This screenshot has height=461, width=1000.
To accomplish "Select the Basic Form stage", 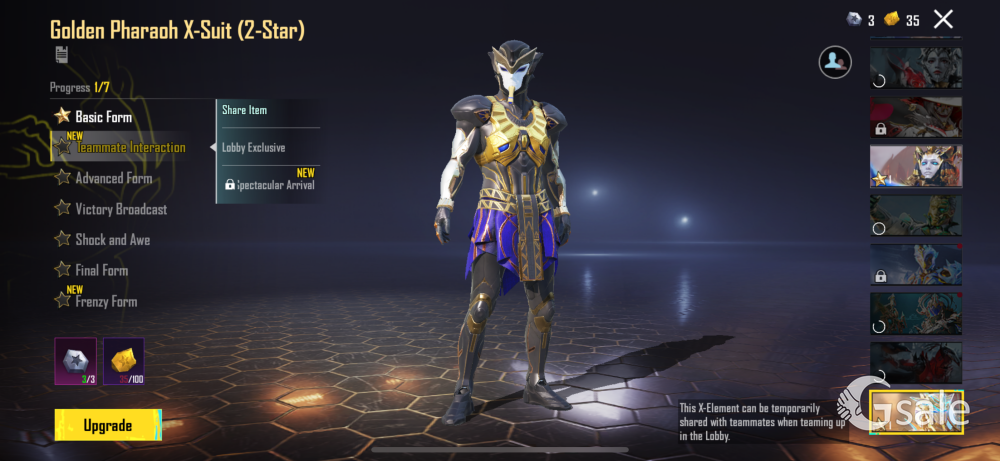I will point(103,117).
